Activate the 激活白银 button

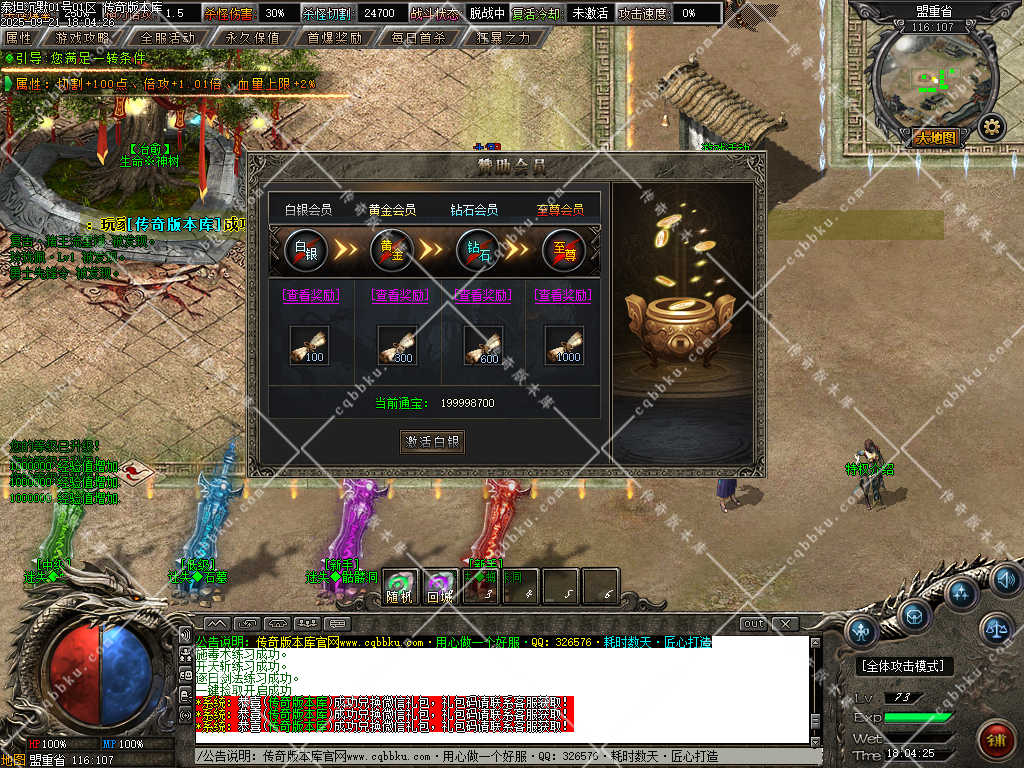432,441
